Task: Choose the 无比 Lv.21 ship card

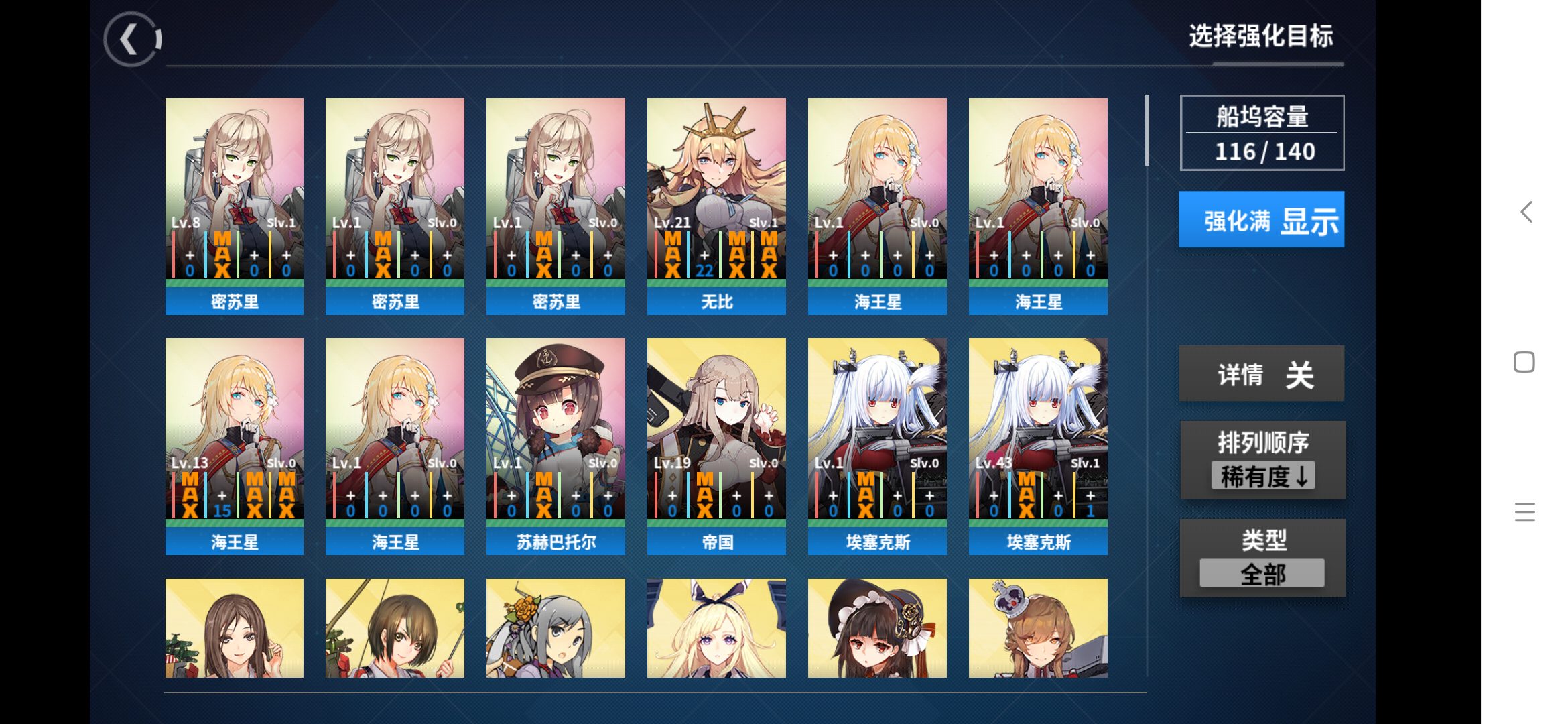Action: 716,206
